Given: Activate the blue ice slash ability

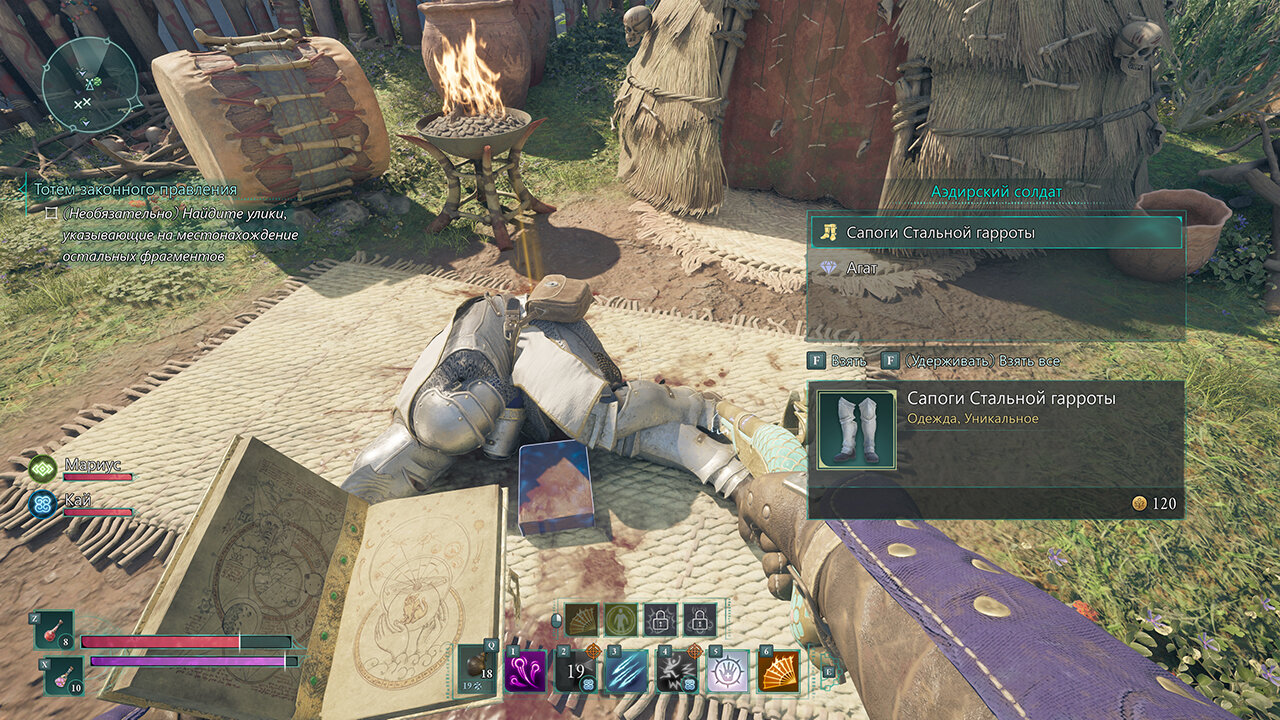Looking at the screenshot, I should coord(627,671).
